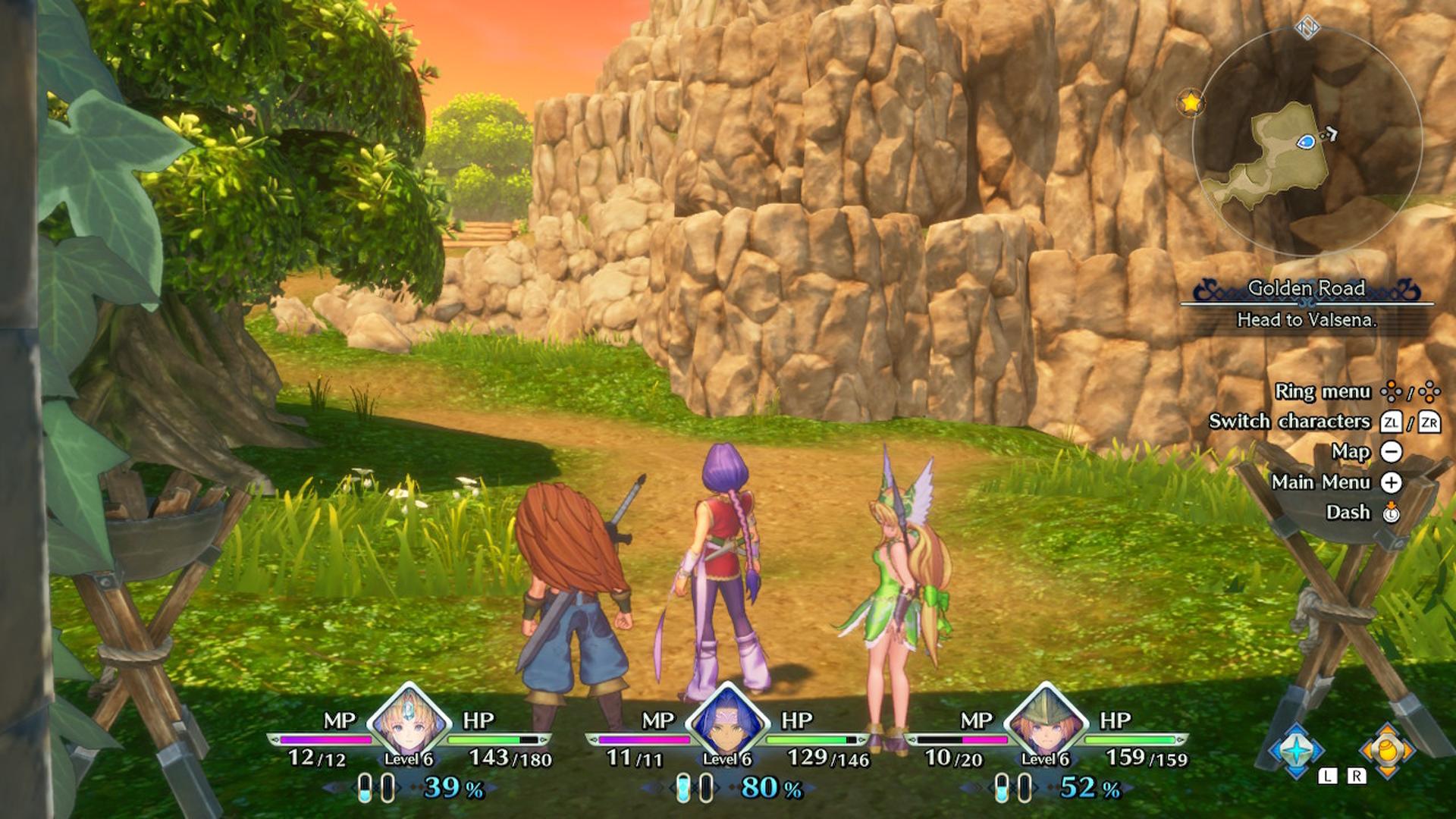Open the Map with the minus button
The width and height of the screenshot is (1456, 819).
(1391, 450)
